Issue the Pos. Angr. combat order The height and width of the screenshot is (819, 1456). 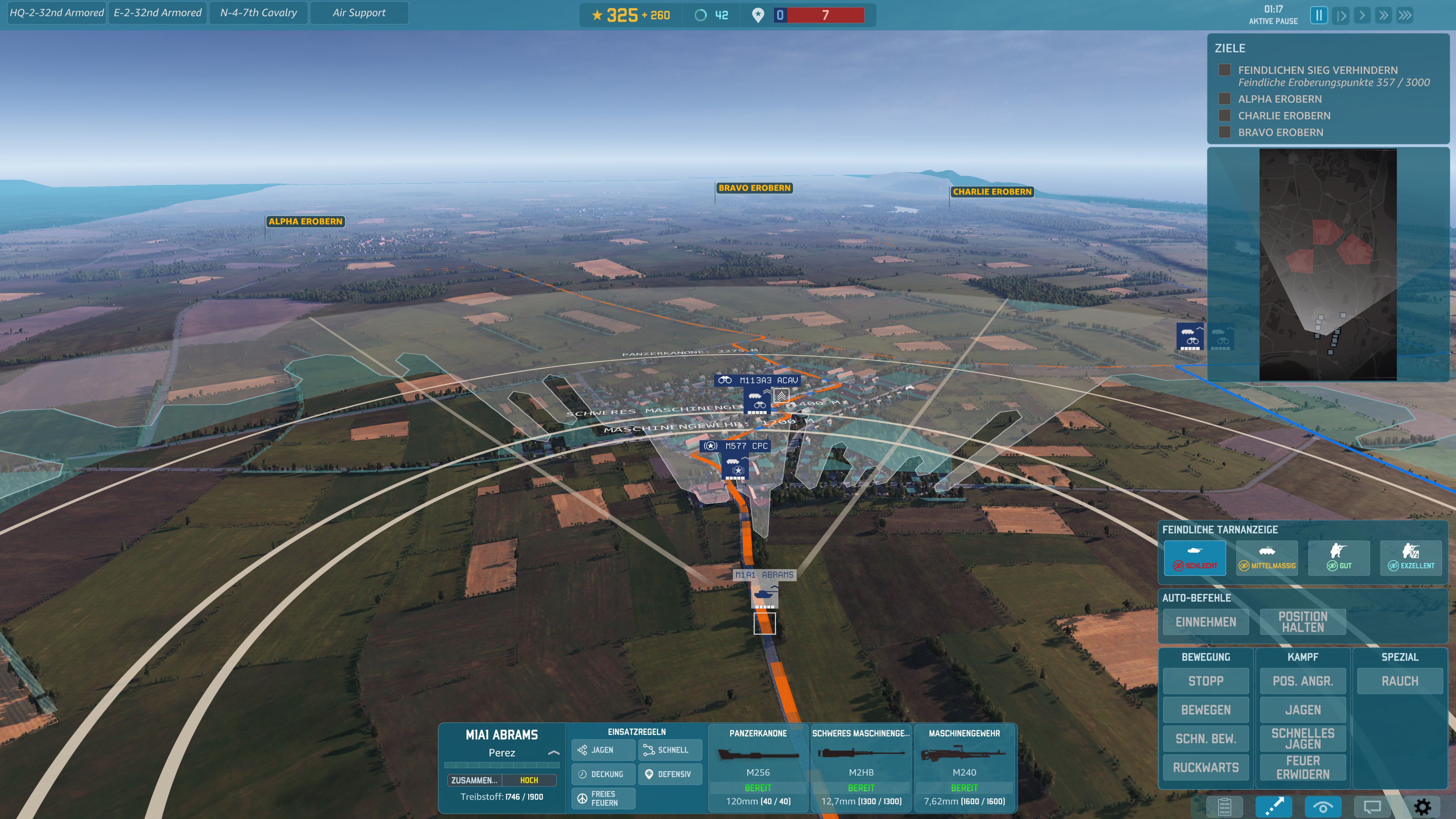(1302, 681)
